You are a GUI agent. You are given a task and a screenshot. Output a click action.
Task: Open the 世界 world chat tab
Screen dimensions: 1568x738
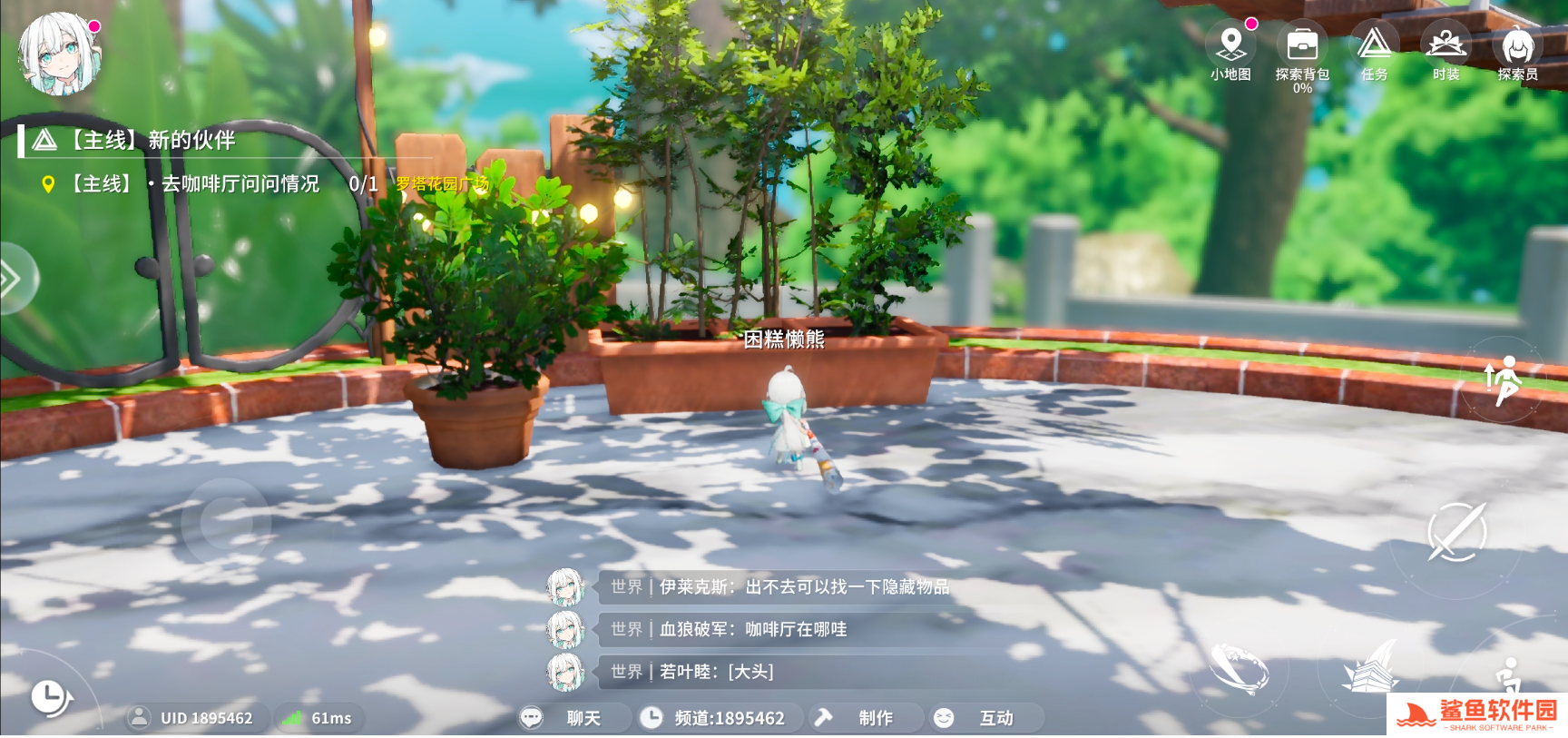[627, 588]
